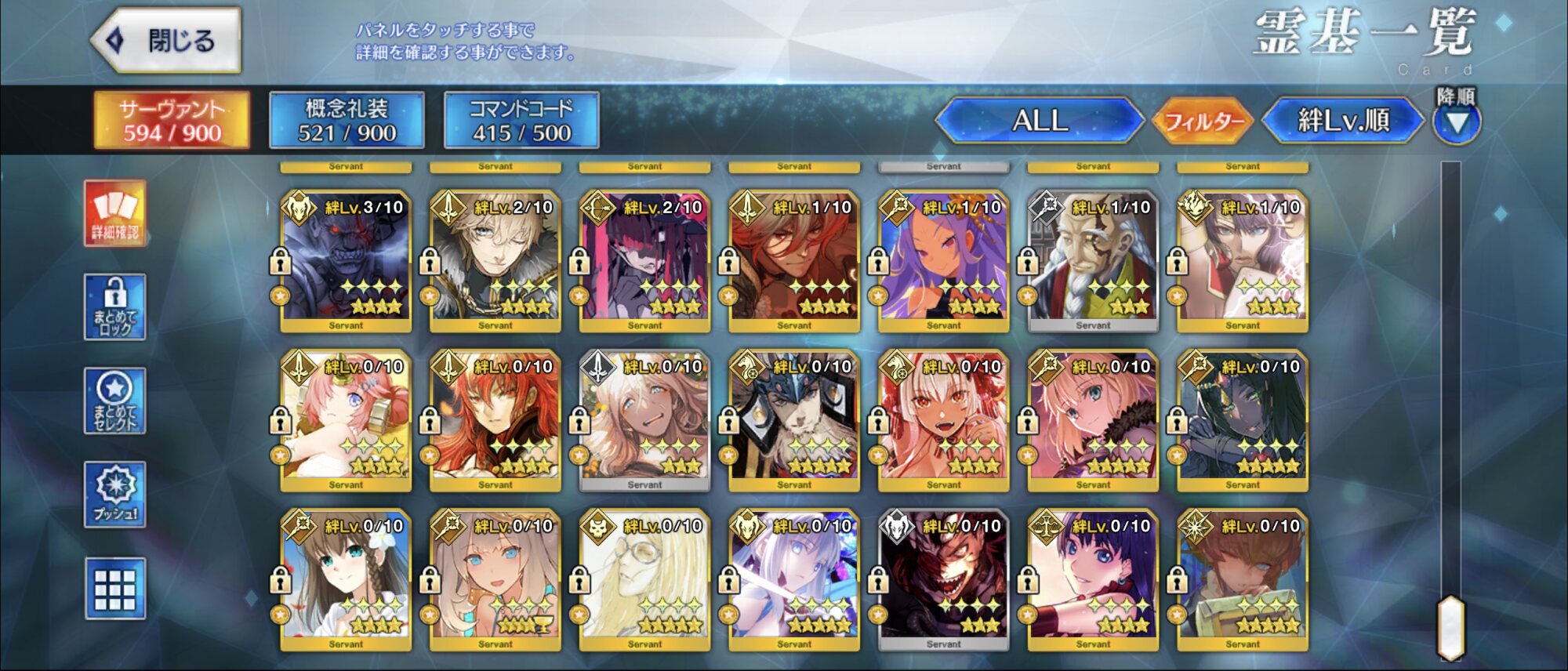Viewport: 1568px width, 671px height.
Task: Open the フィルター filter options
Action: 1203,122
